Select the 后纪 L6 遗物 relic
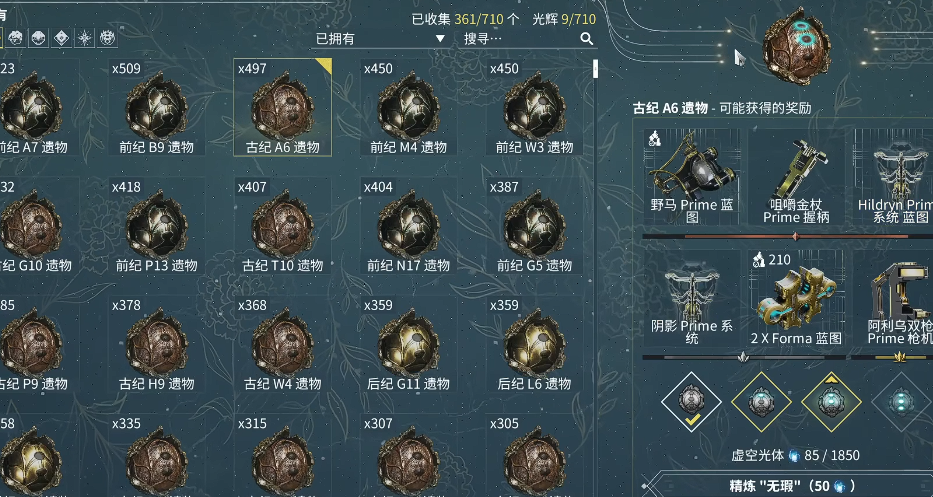The image size is (933, 497). pyautogui.click(x=534, y=347)
